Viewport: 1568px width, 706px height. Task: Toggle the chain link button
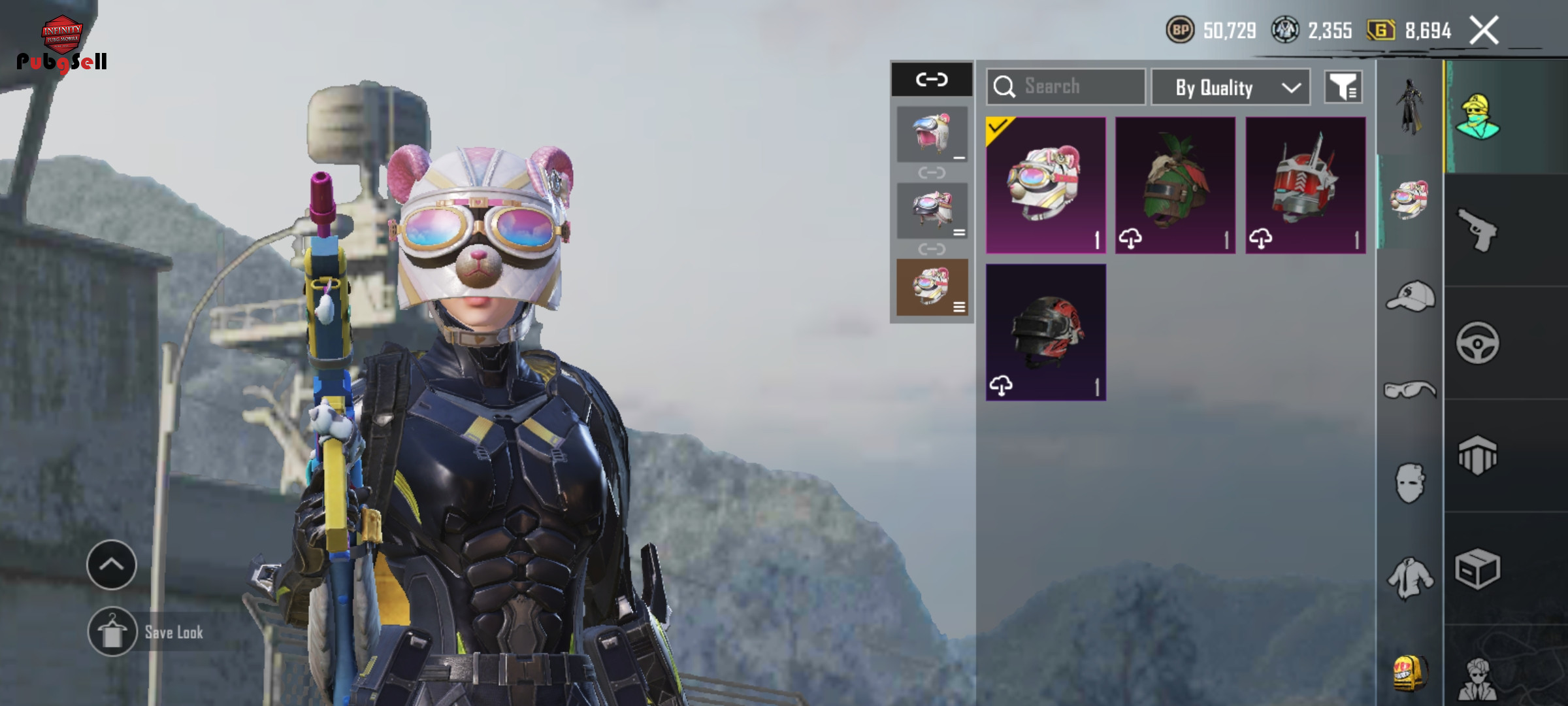932,80
